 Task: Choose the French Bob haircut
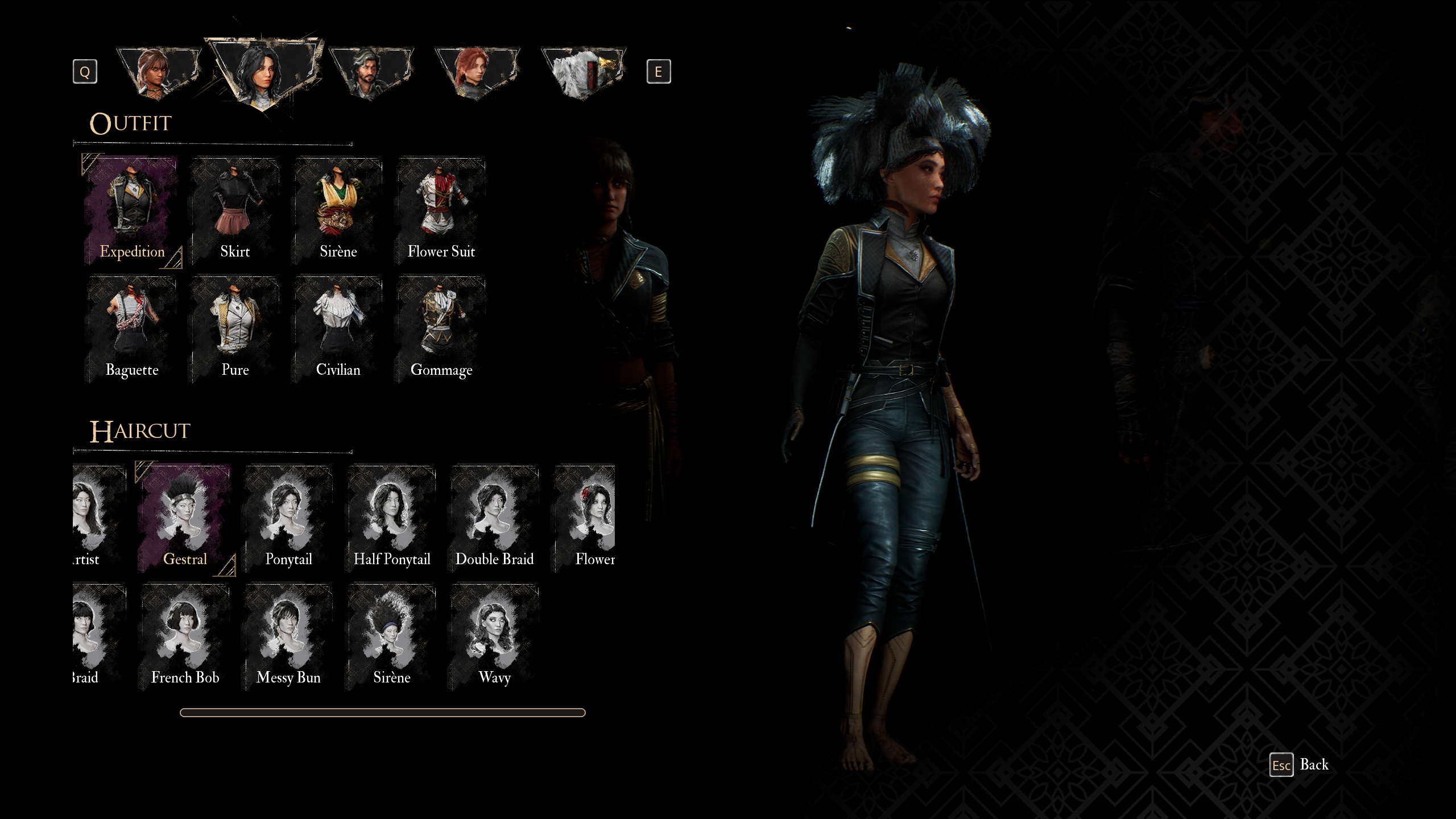(x=185, y=636)
